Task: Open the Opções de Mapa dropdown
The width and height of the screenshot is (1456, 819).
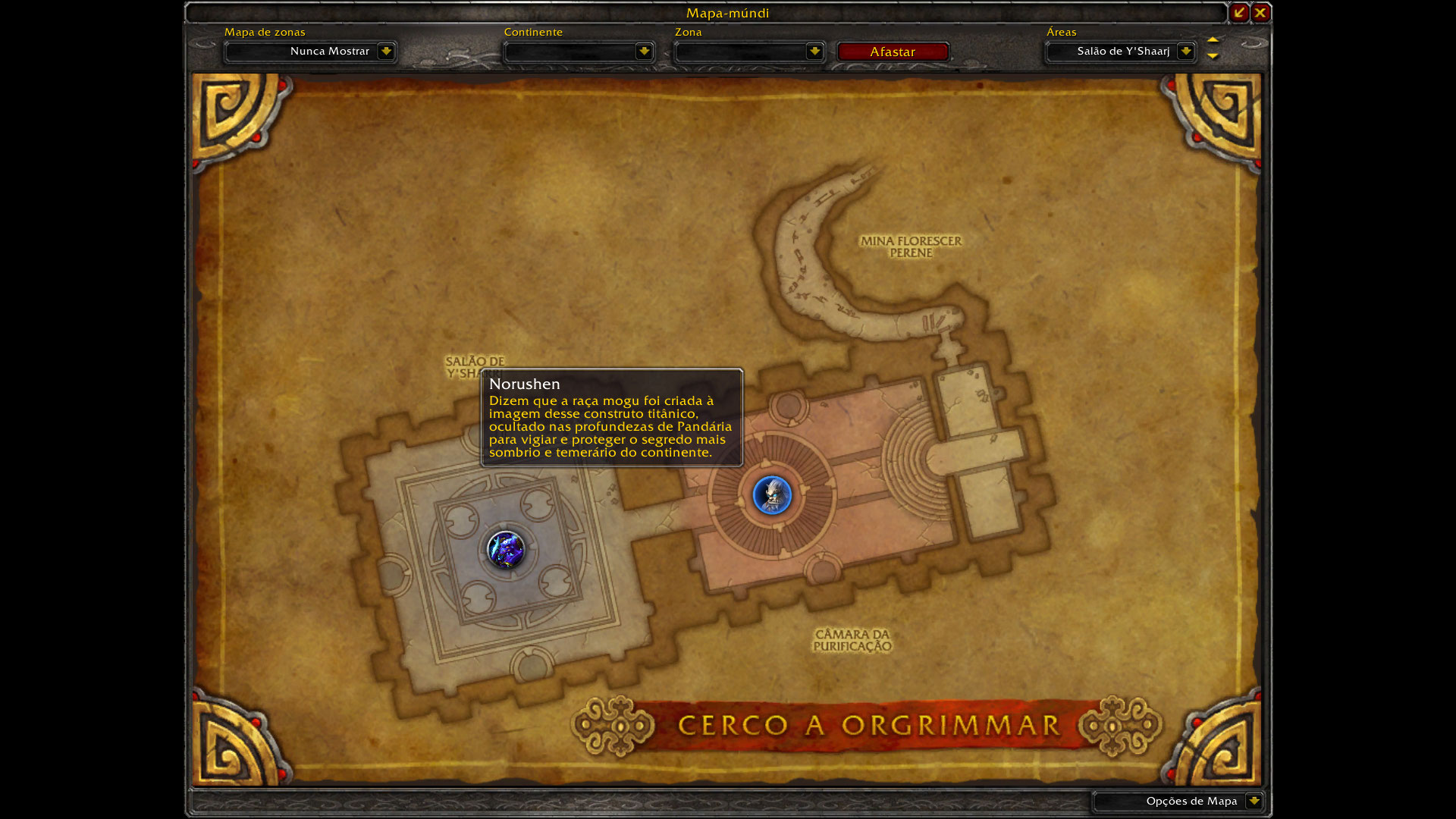Action: pyautogui.click(x=1254, y=801)
